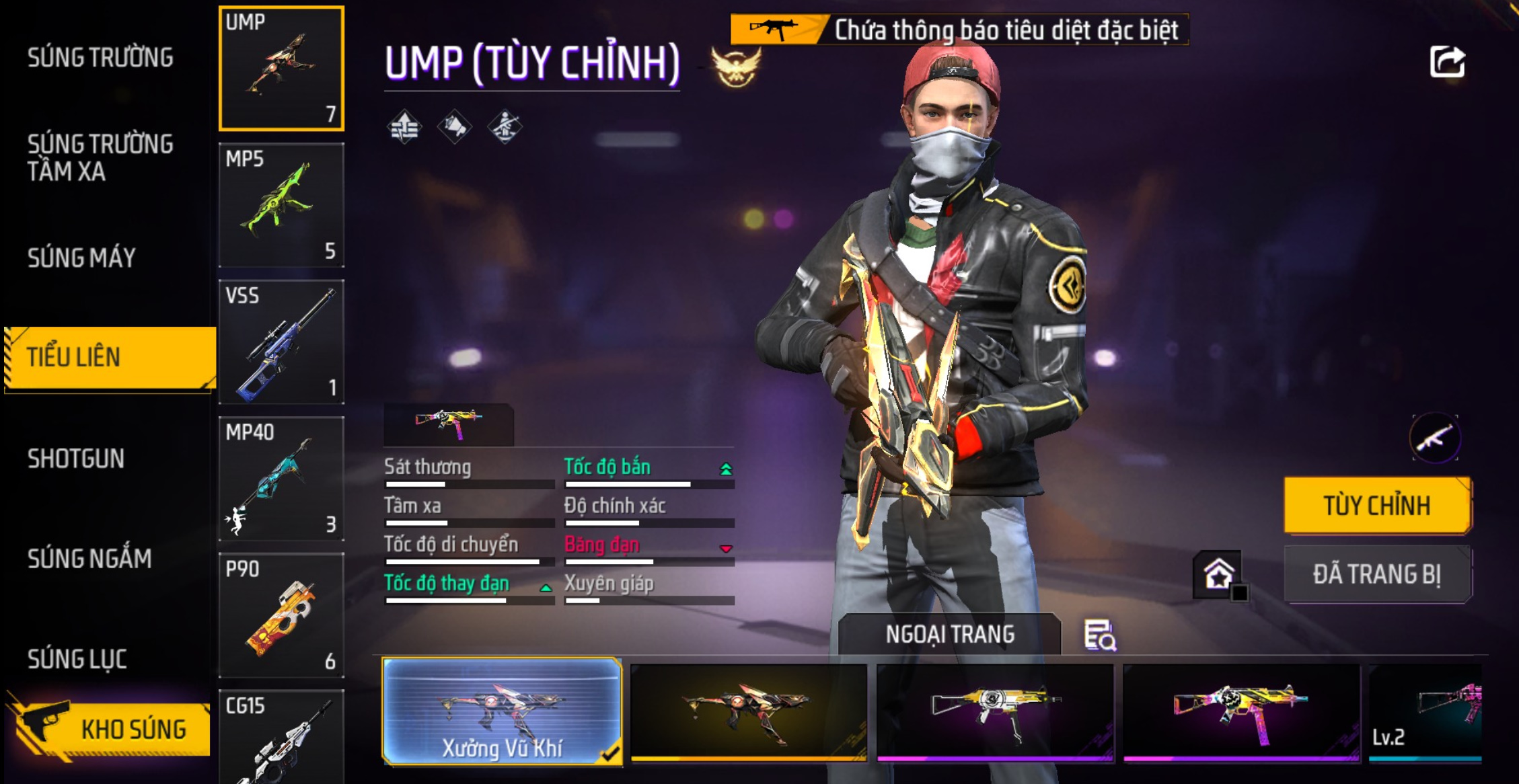1519x784 pixels.
Task: Choose the SÚNG NGẮM category
Action: pyautogui.click(x=89, y=559)
